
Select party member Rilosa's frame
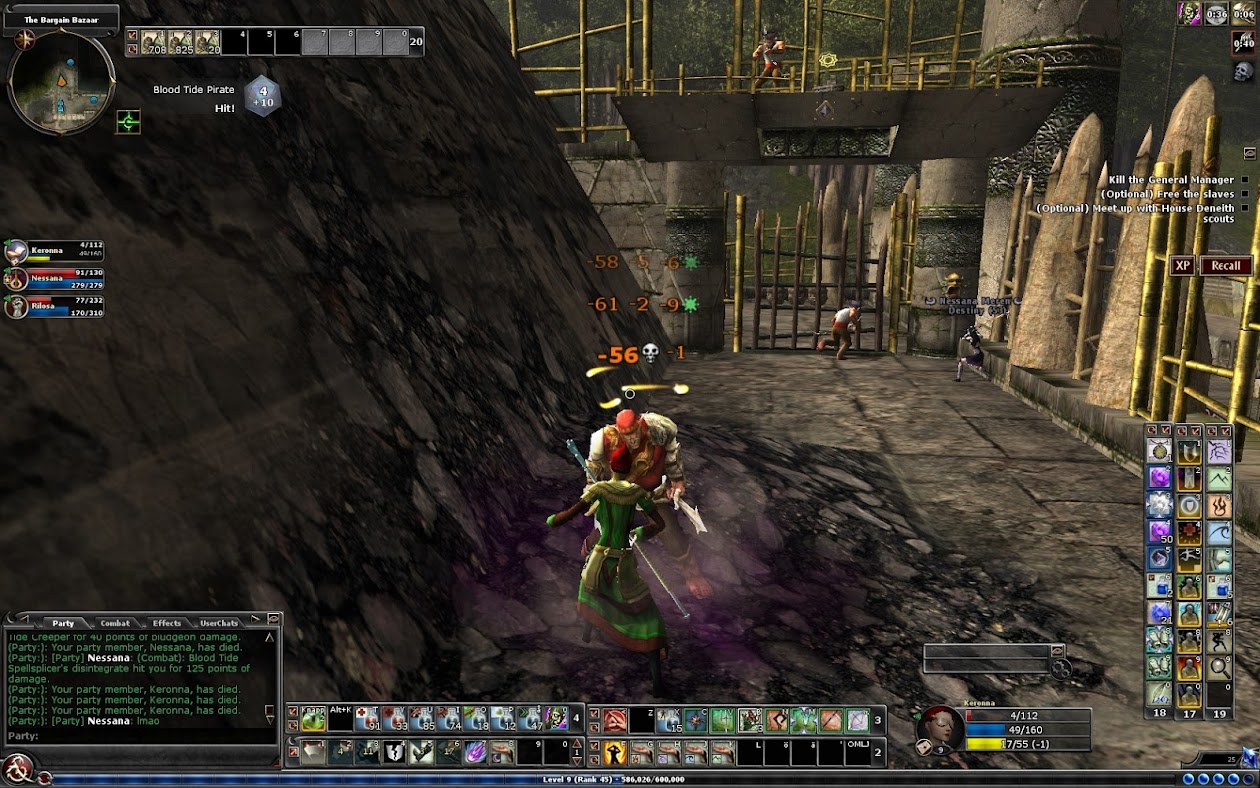55,308
